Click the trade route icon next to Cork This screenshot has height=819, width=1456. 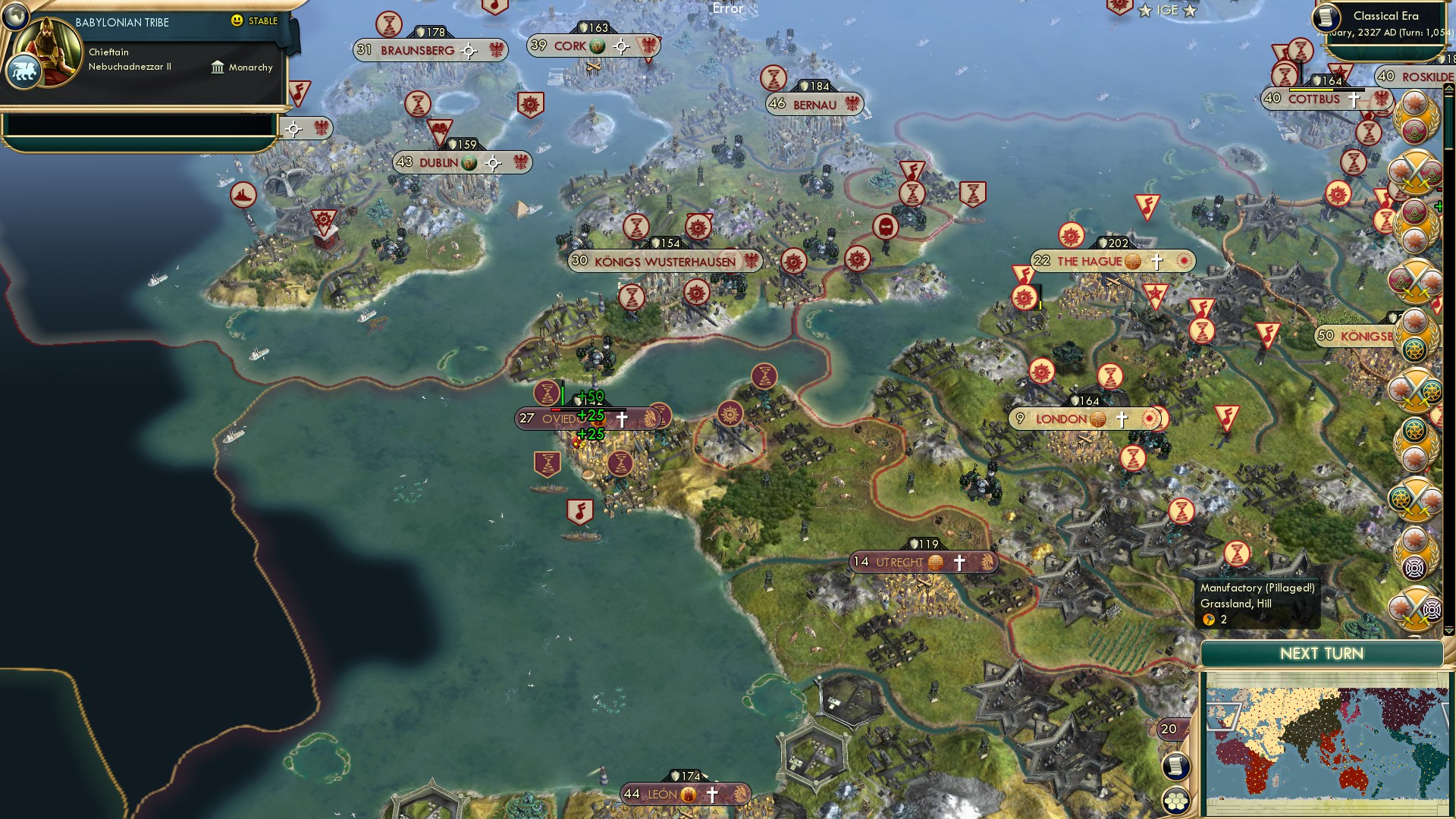click(596, 45)
